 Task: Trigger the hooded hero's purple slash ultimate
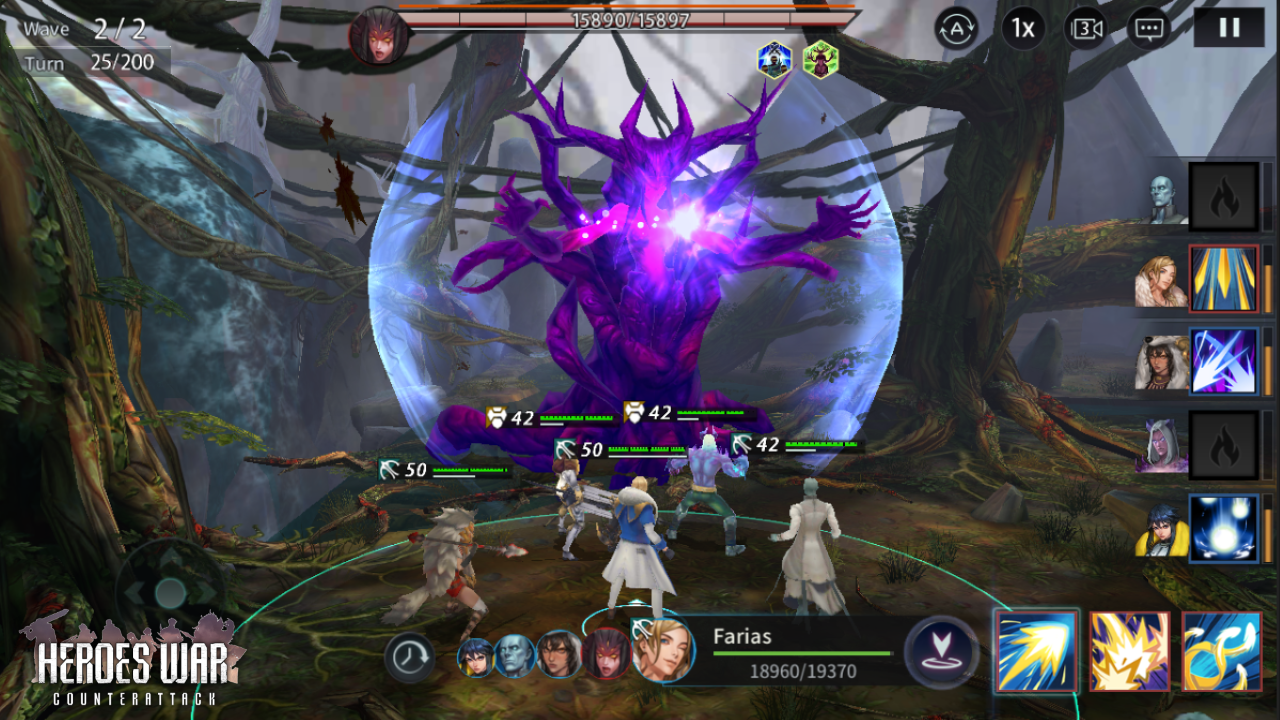click(x=1223, y=361)
